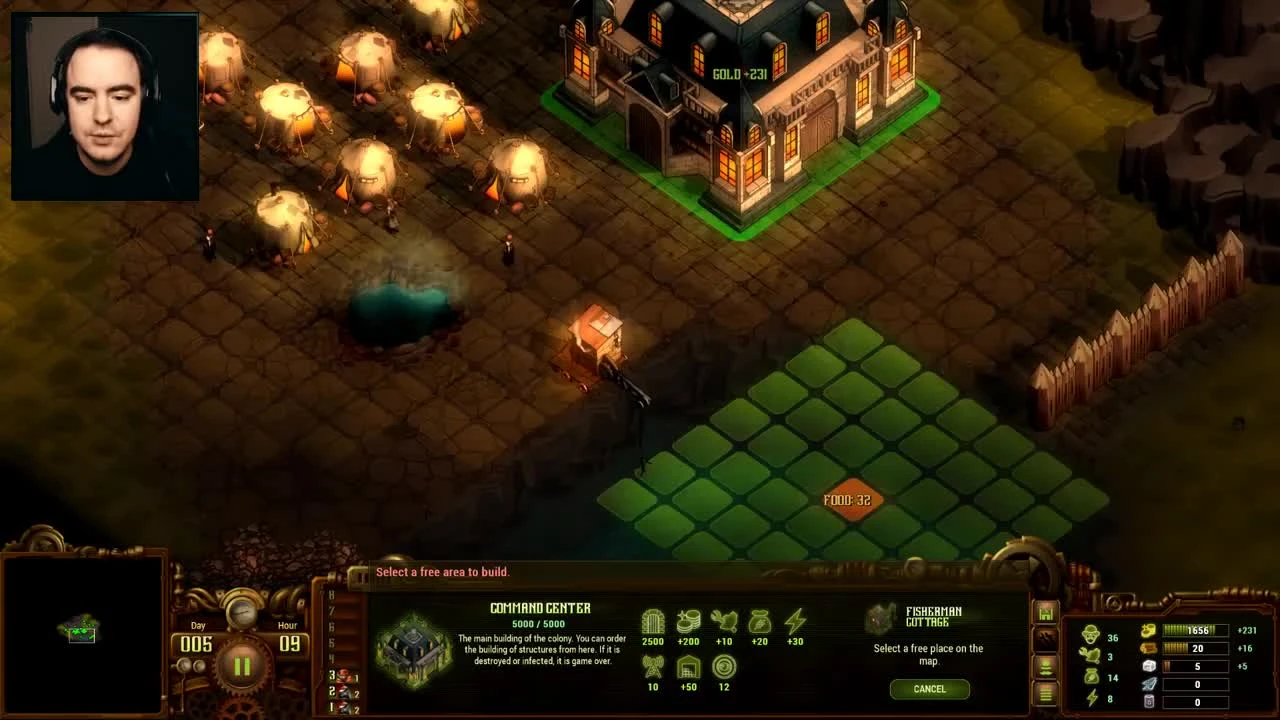Click the stone cube resource icon

1148,667
